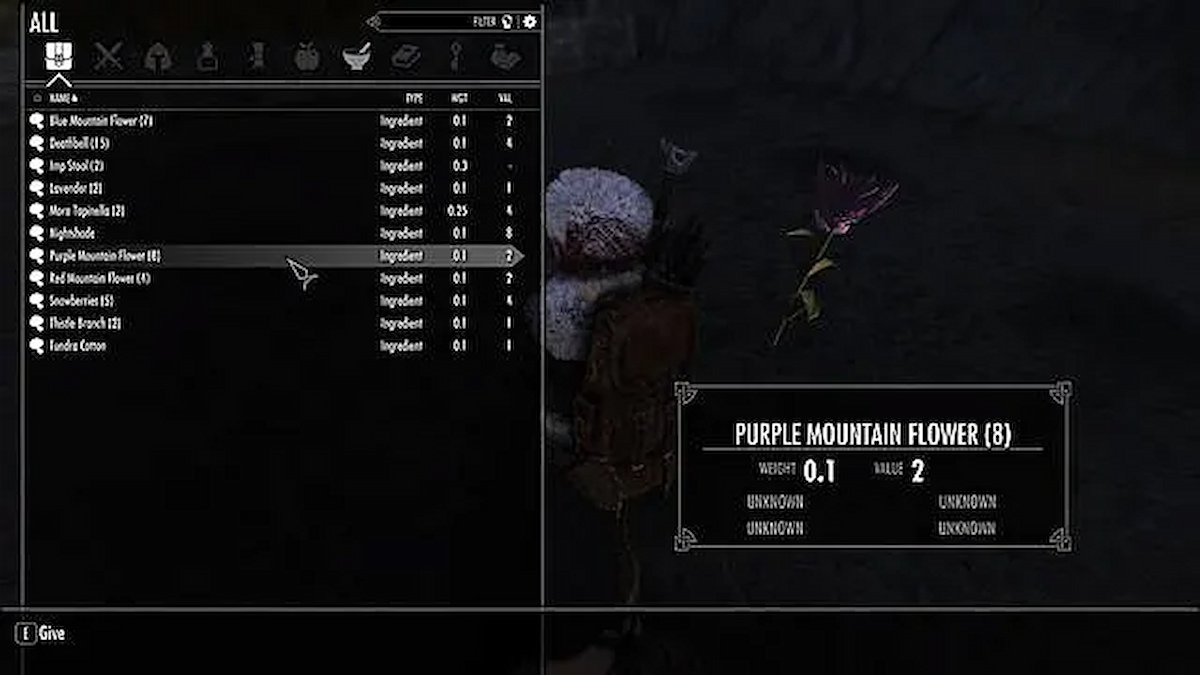Switch to the potion bottle category
The height and width of the screenshot is (675, 1200).
click(x=207, y=57)
